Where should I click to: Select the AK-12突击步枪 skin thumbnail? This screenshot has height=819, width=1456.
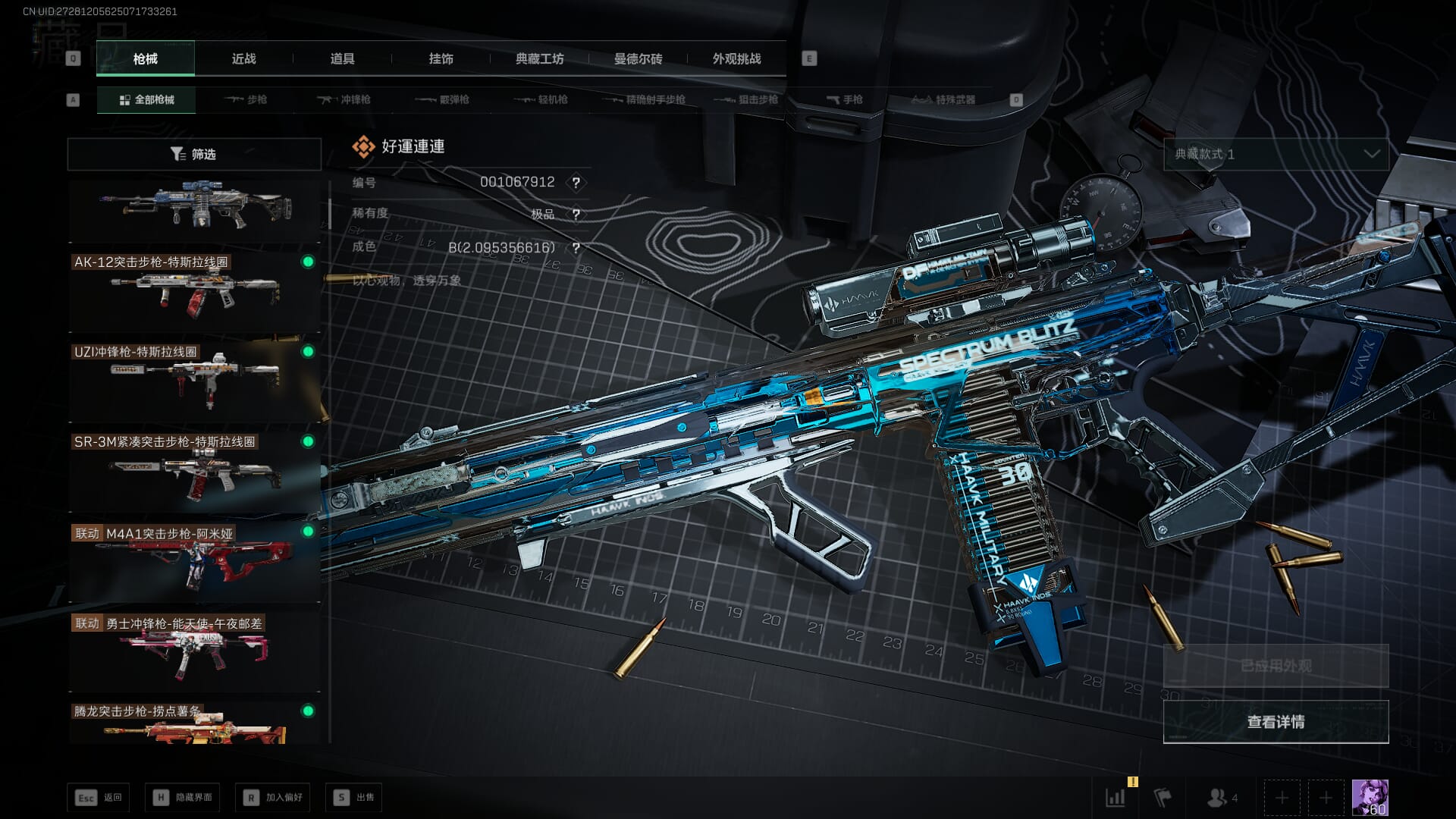coord(194,292)
